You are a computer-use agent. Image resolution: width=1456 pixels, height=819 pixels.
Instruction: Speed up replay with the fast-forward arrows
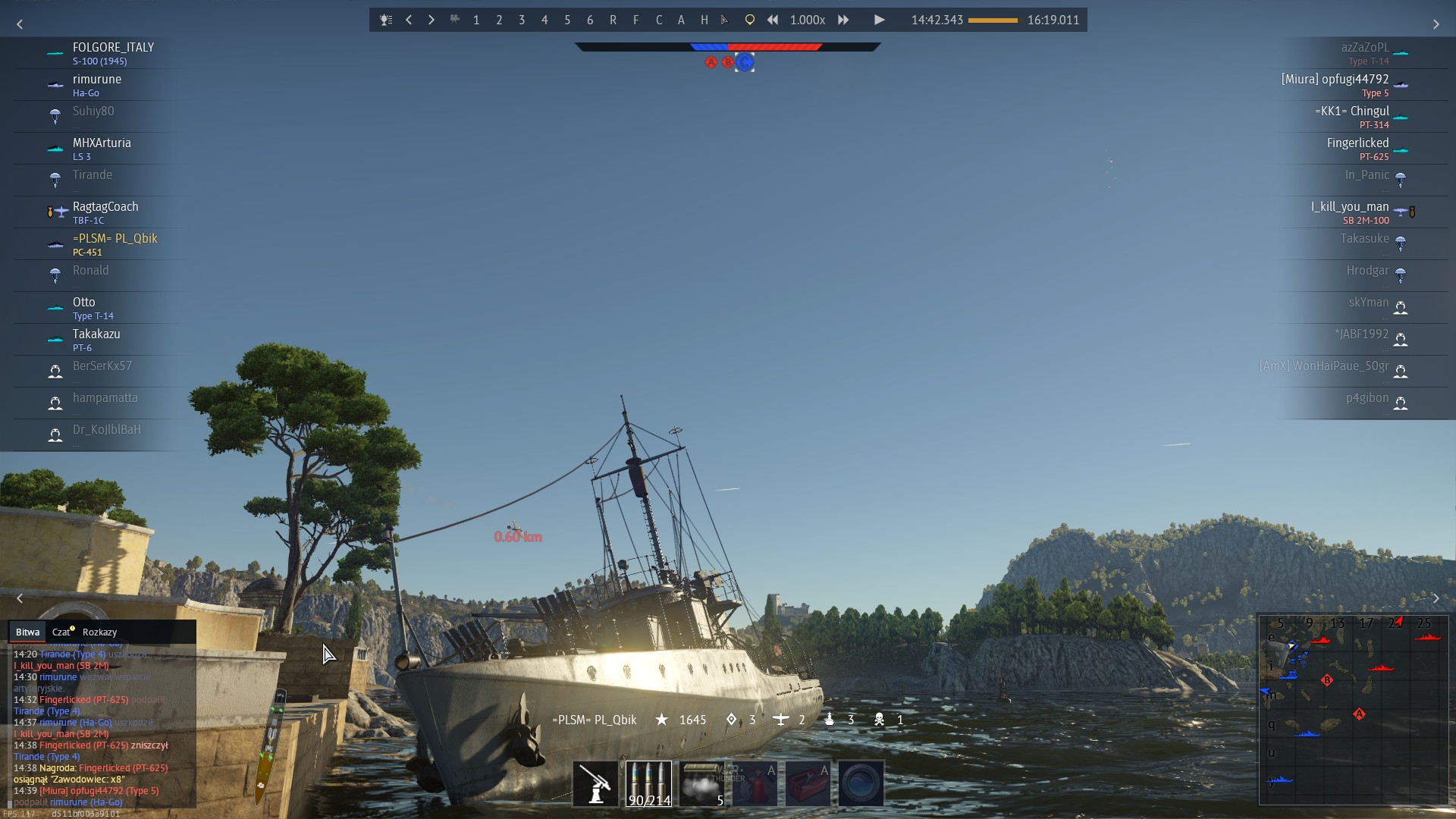coord(843,20)
